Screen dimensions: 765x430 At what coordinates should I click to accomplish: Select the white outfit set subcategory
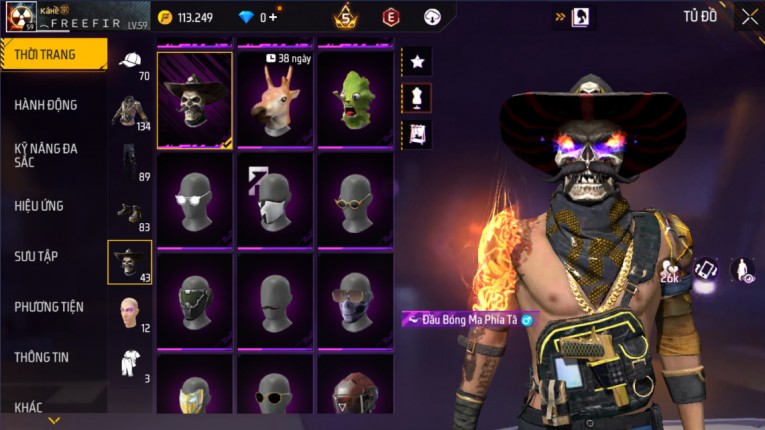tap(130, 362)
